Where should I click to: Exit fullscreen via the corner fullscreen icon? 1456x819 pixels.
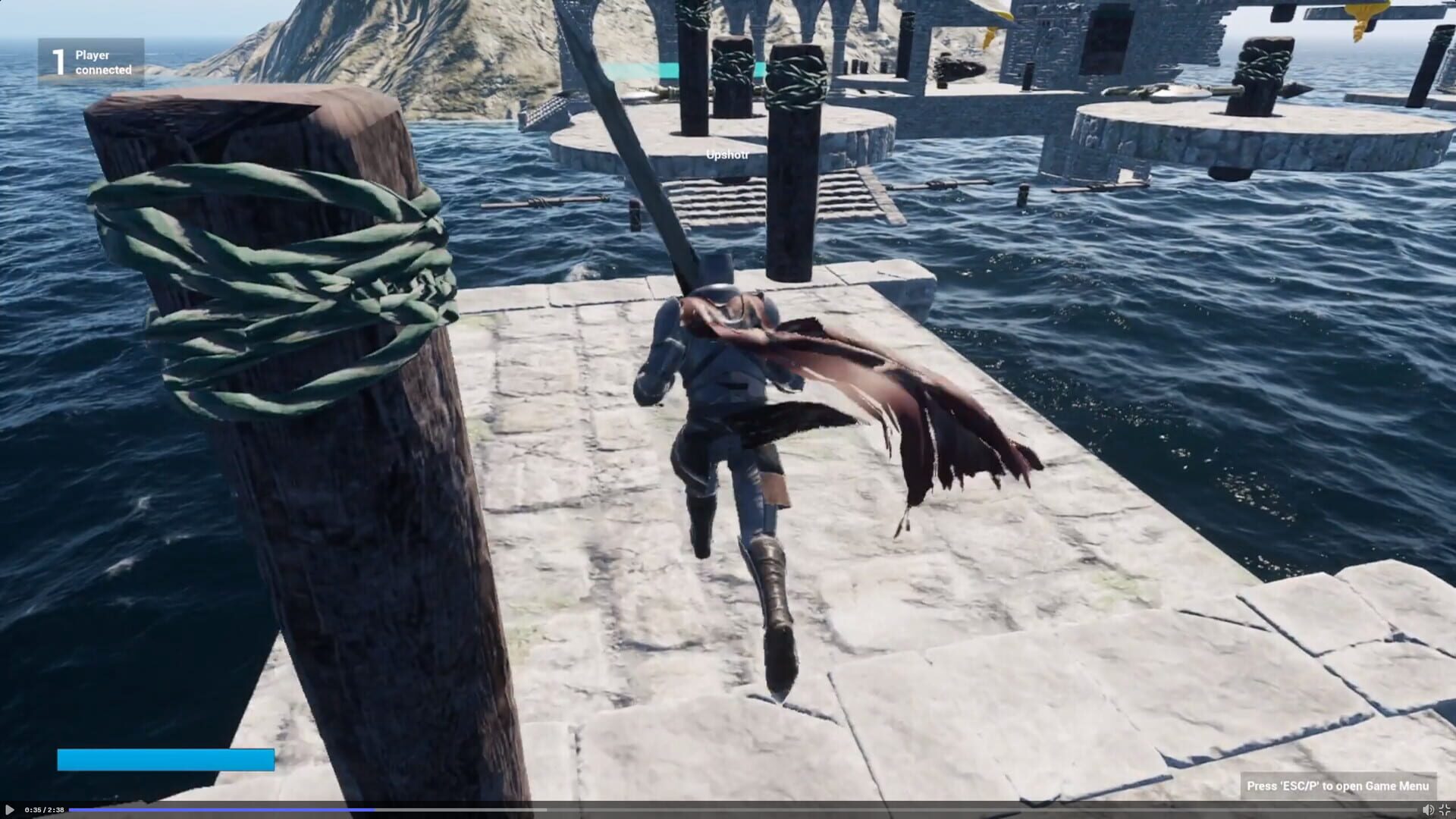coord(1446,810)
